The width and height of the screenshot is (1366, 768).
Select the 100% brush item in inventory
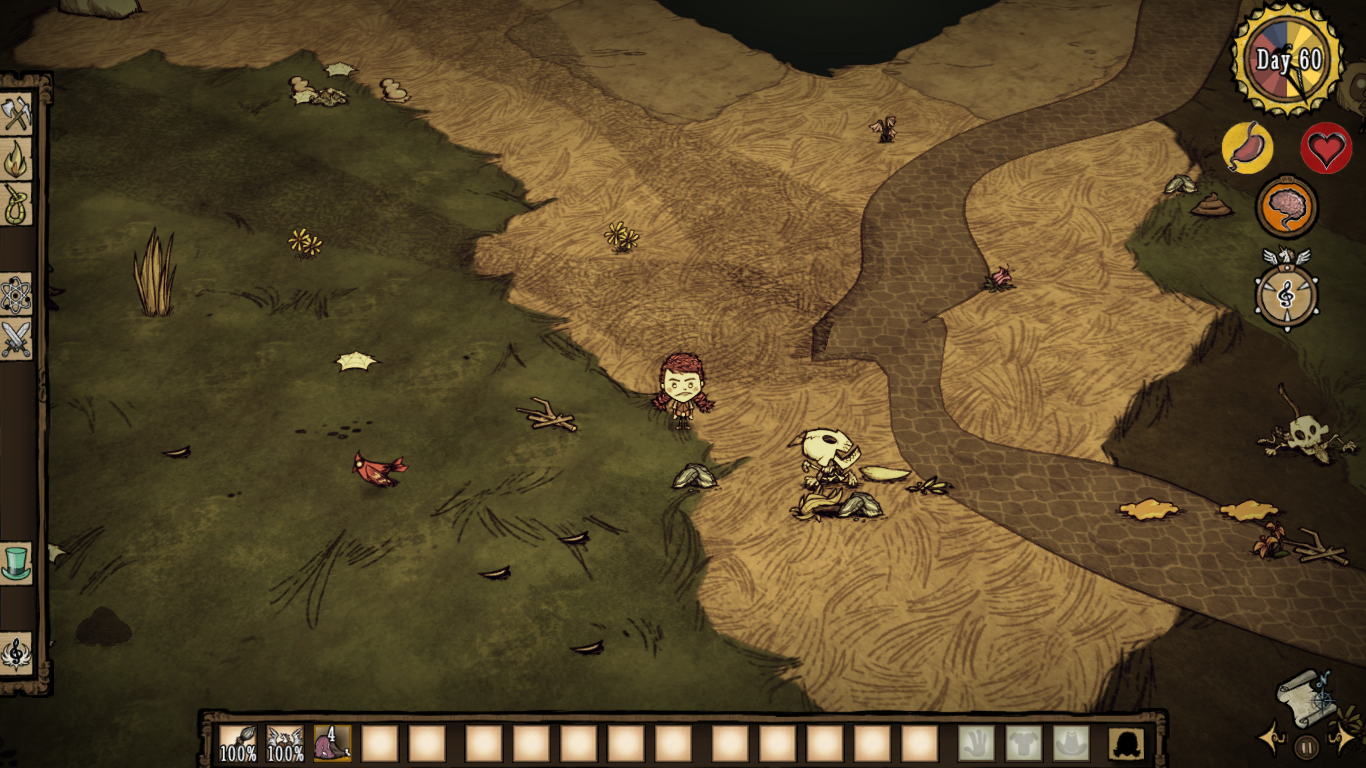pyautogui.click(x=237, y=741)
